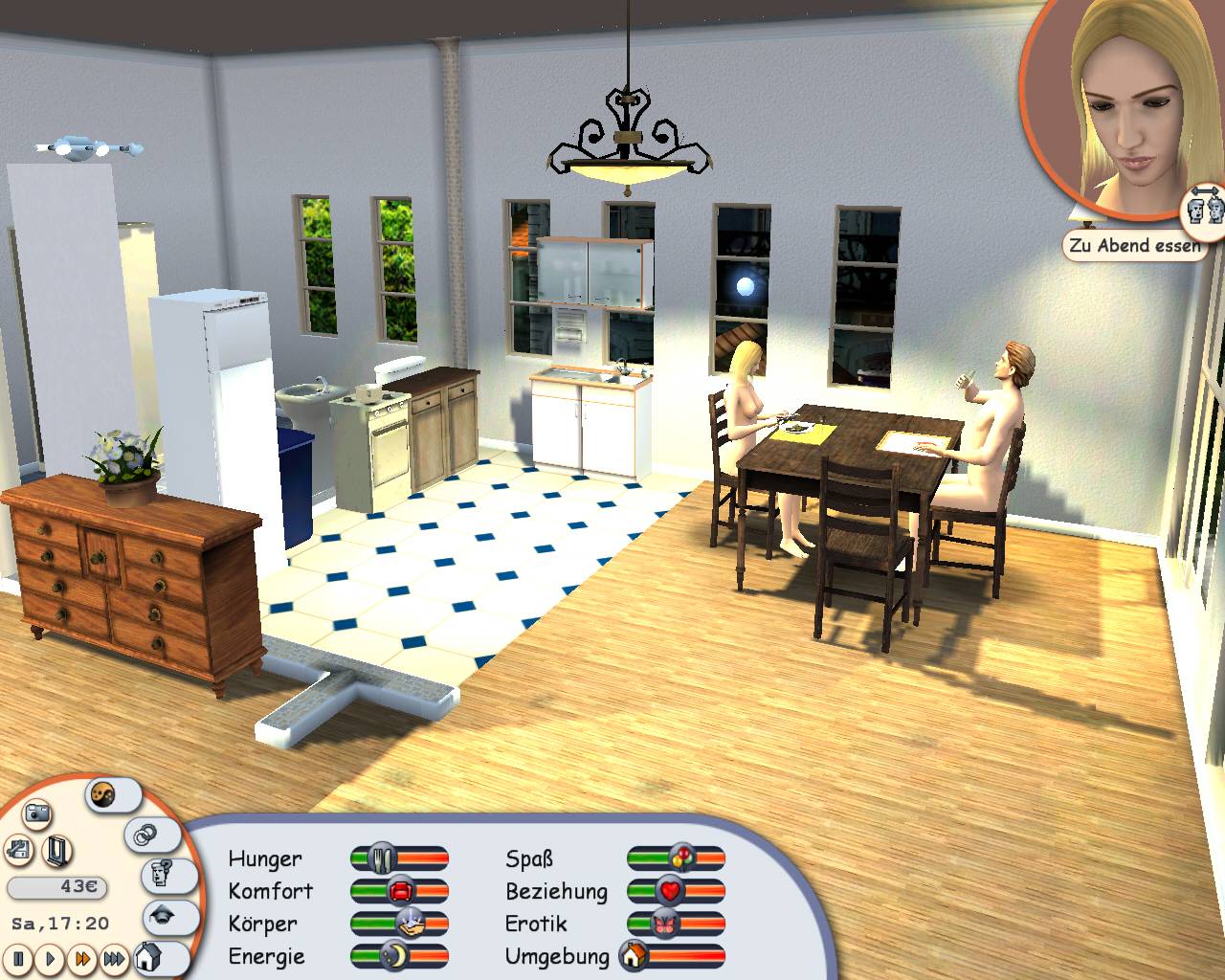Resume normal speed with the play button

tap(49, 959)
